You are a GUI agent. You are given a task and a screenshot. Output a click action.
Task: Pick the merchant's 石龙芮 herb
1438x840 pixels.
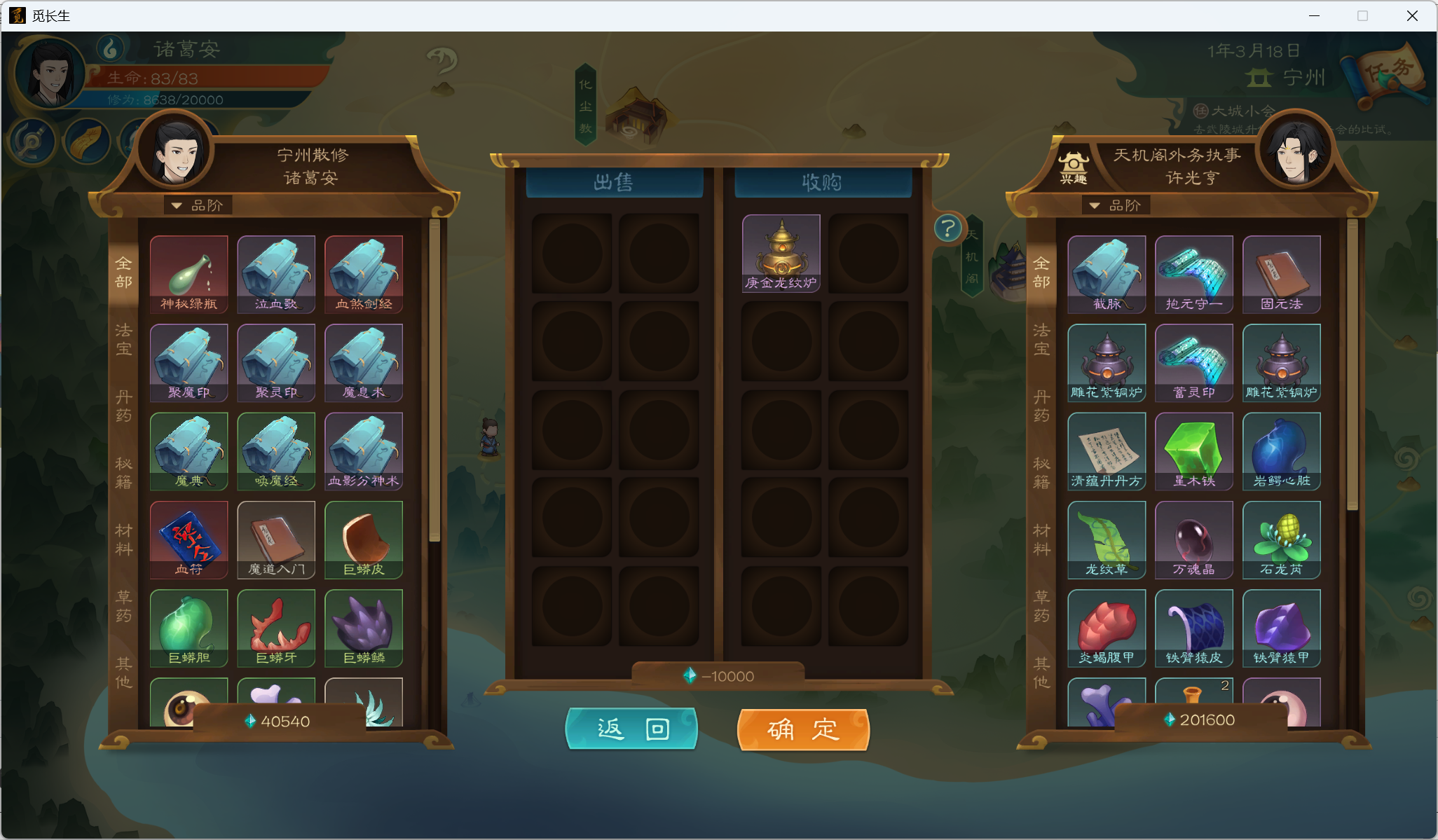[x=1281, y=539]
